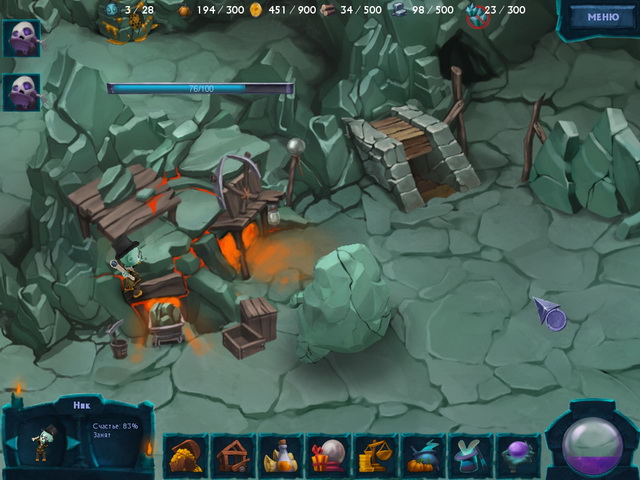
Task: Open the wooden building construction icon
Action: (x=234, y=454)
